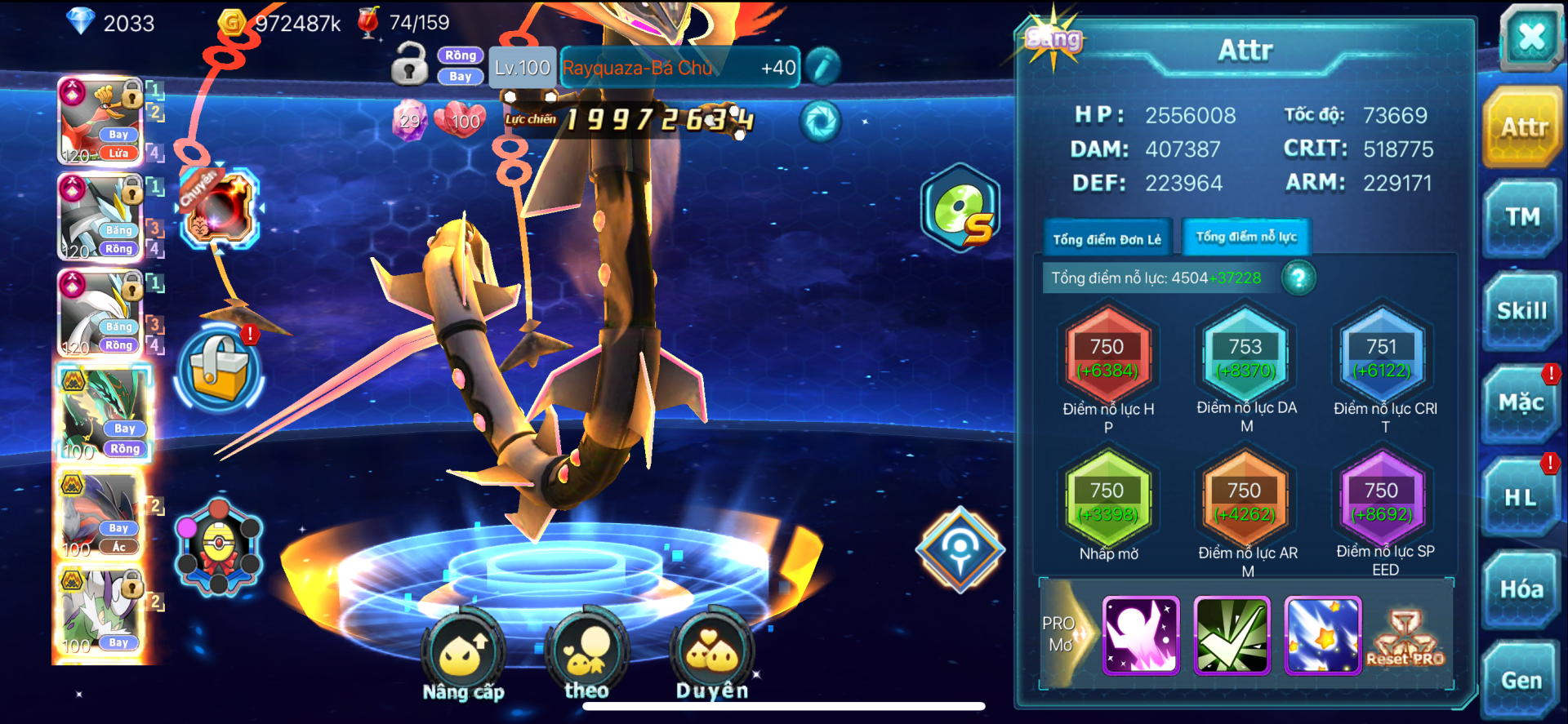Close the attribute panel with the X
The image size is (1568, 724).
(1530, 37)
